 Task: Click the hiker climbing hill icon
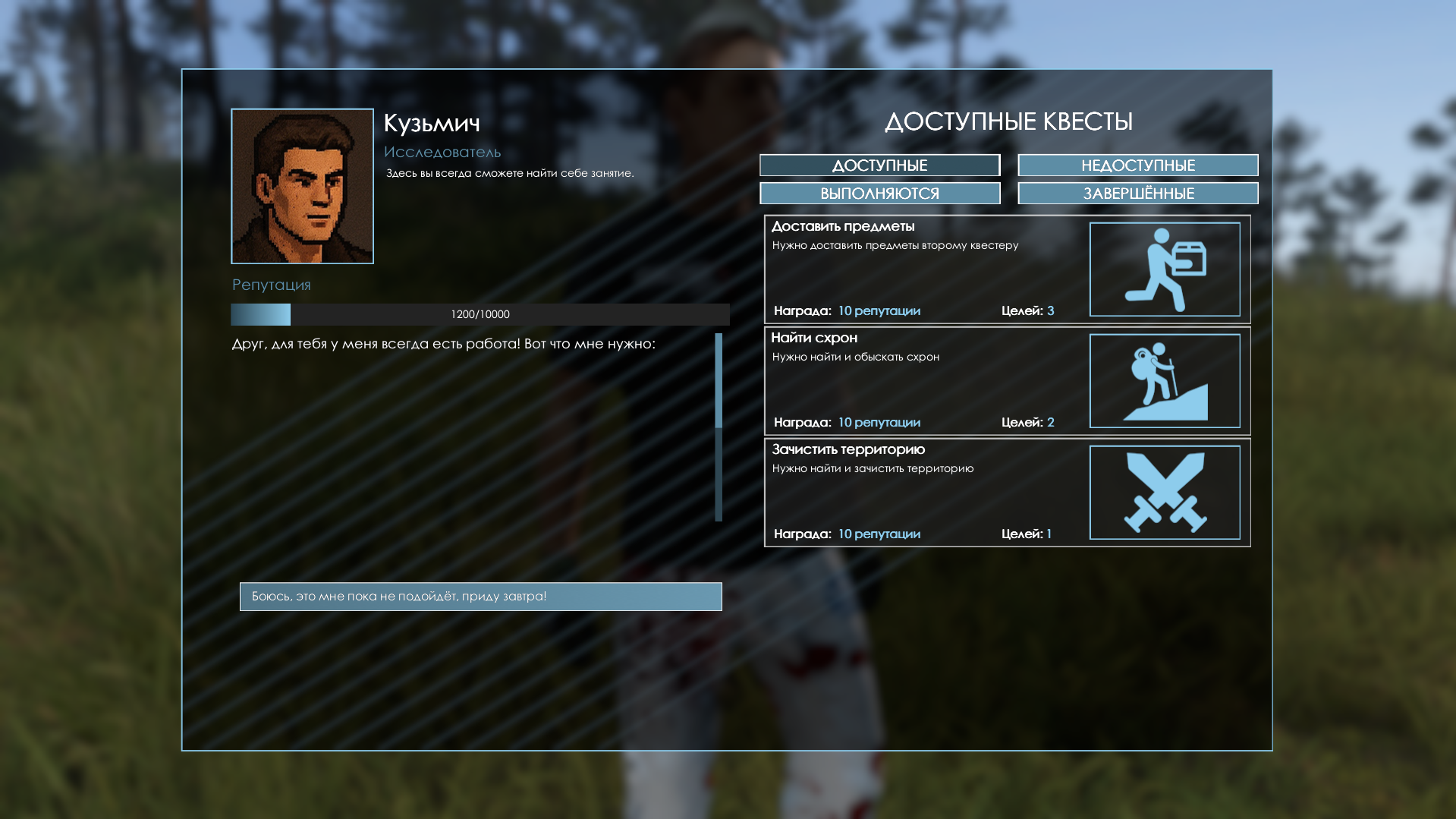tap(1165, 381)
